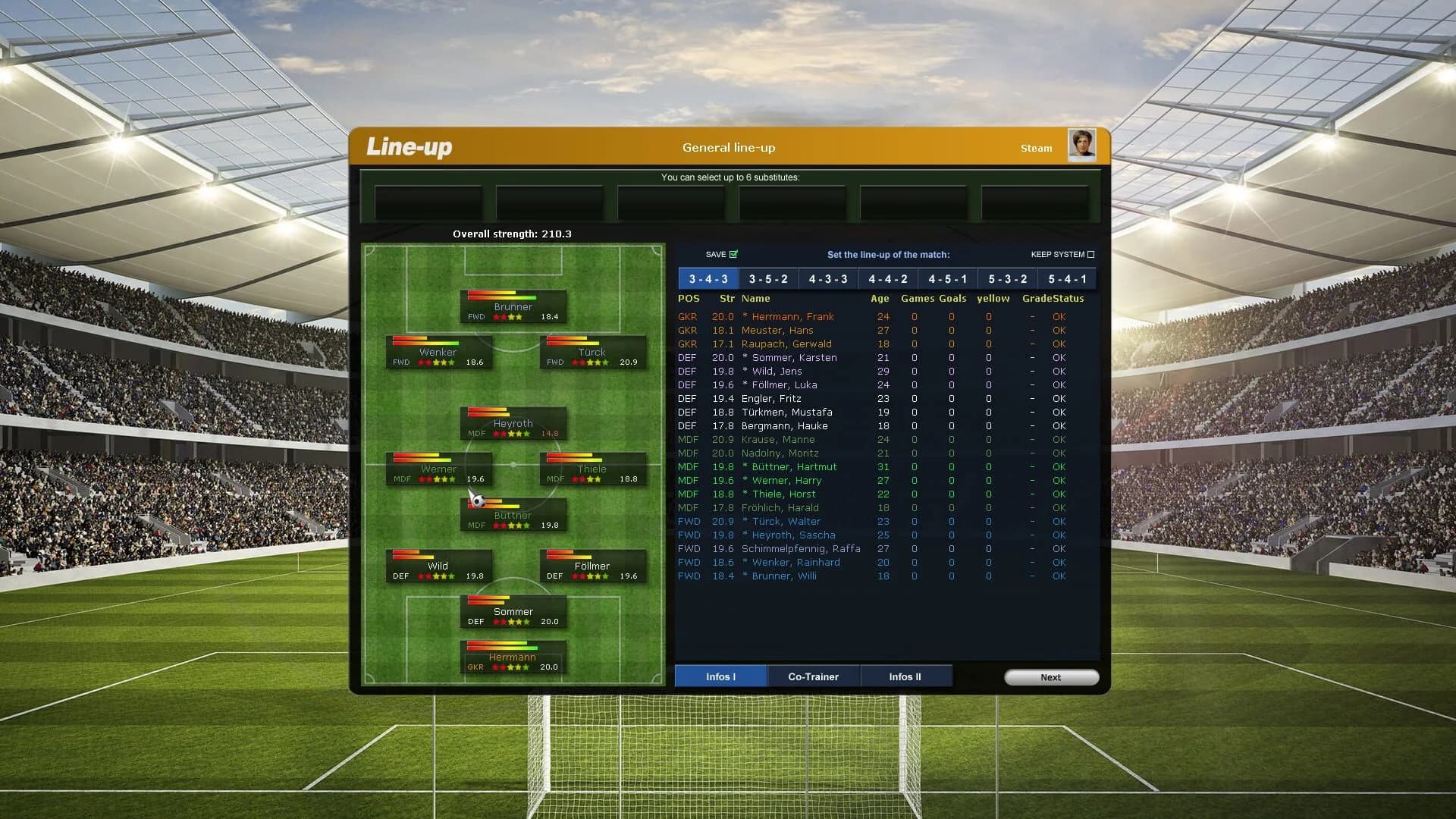
Task: Click the Next button
Action: click(1051, 676)
